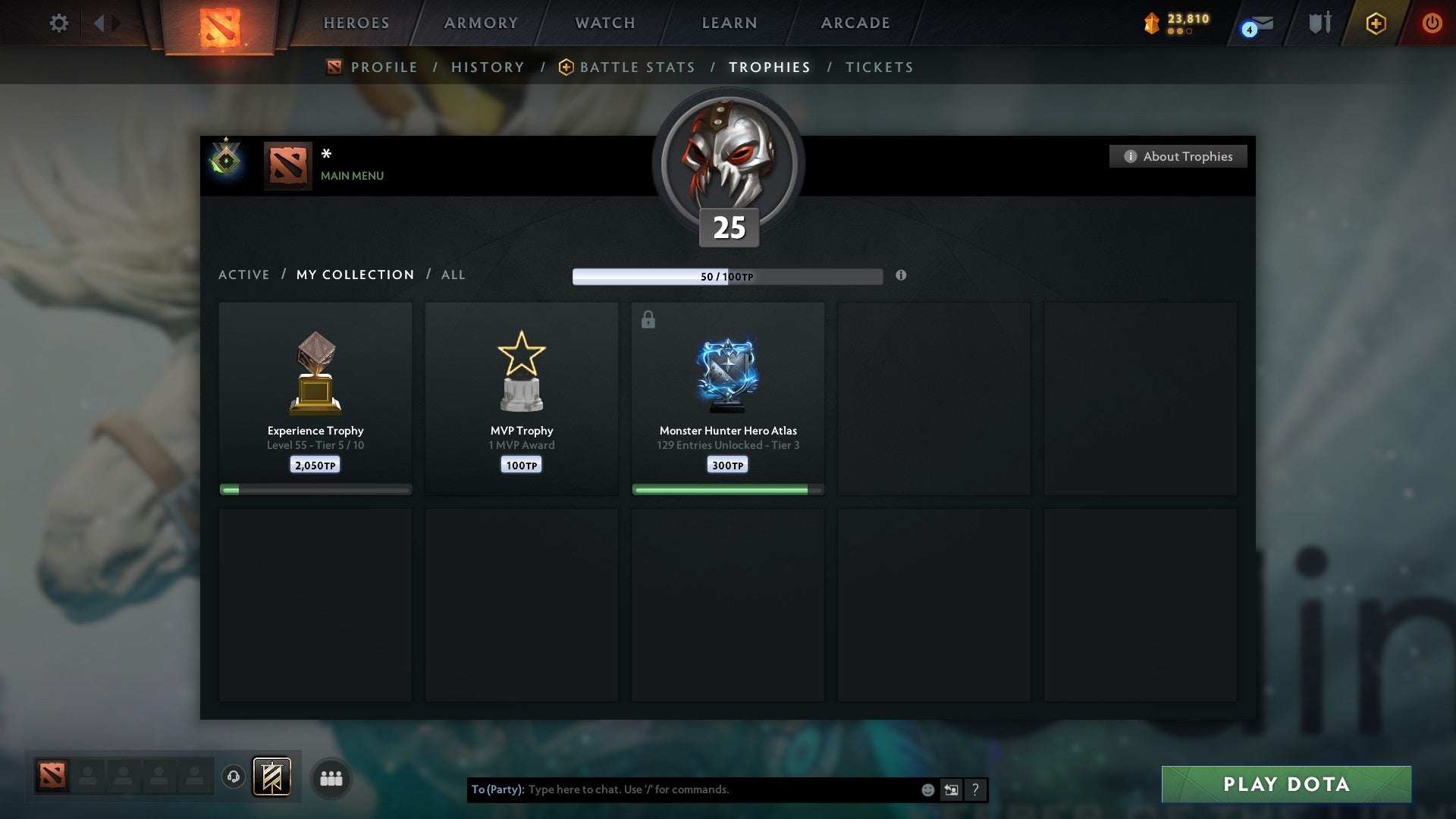Click the headset voice chat icon
The height and width of the screenshot is (819, 1456).
pos(233,777)
